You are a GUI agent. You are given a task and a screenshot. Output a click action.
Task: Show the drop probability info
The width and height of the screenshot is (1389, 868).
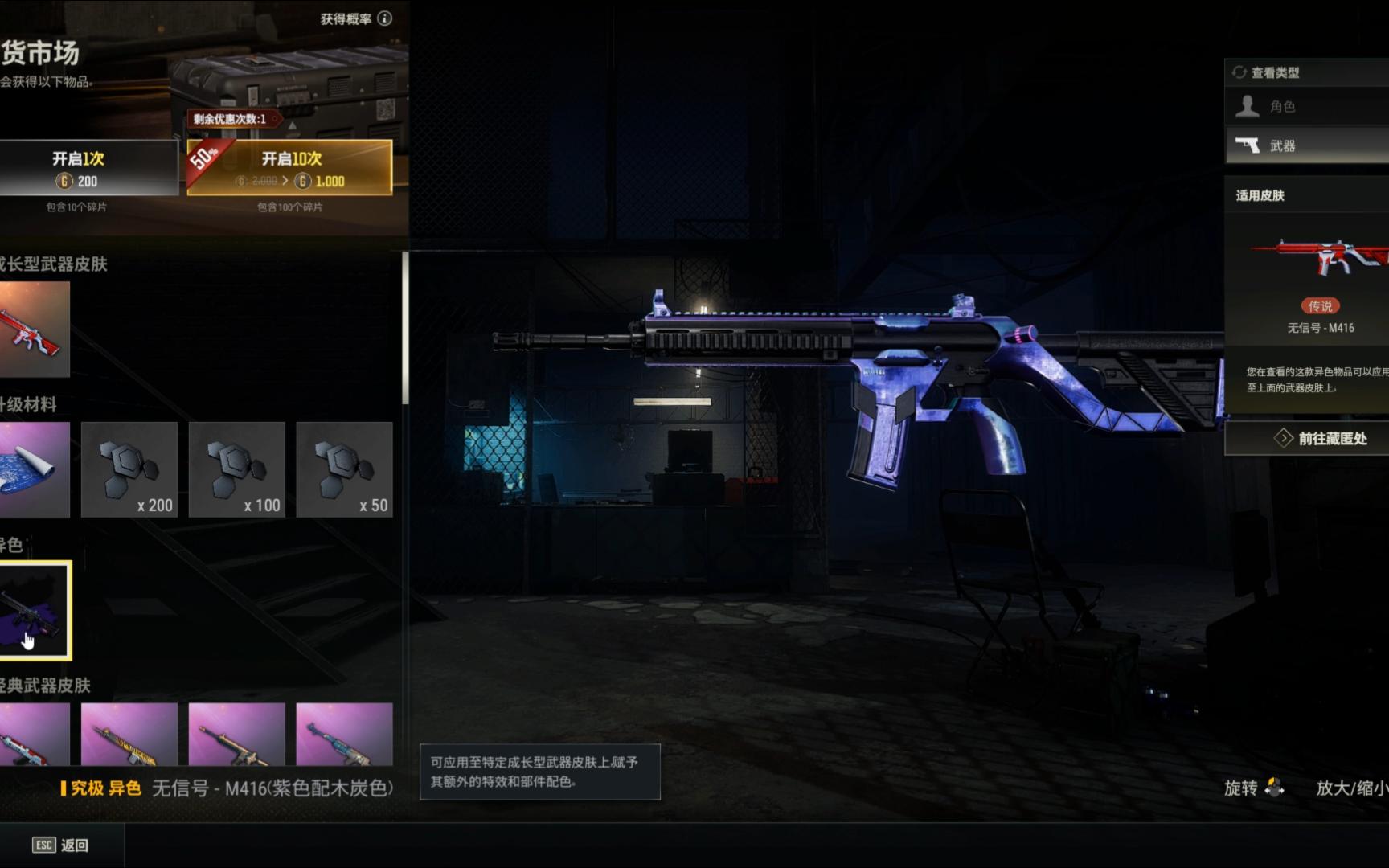point(384,18)
